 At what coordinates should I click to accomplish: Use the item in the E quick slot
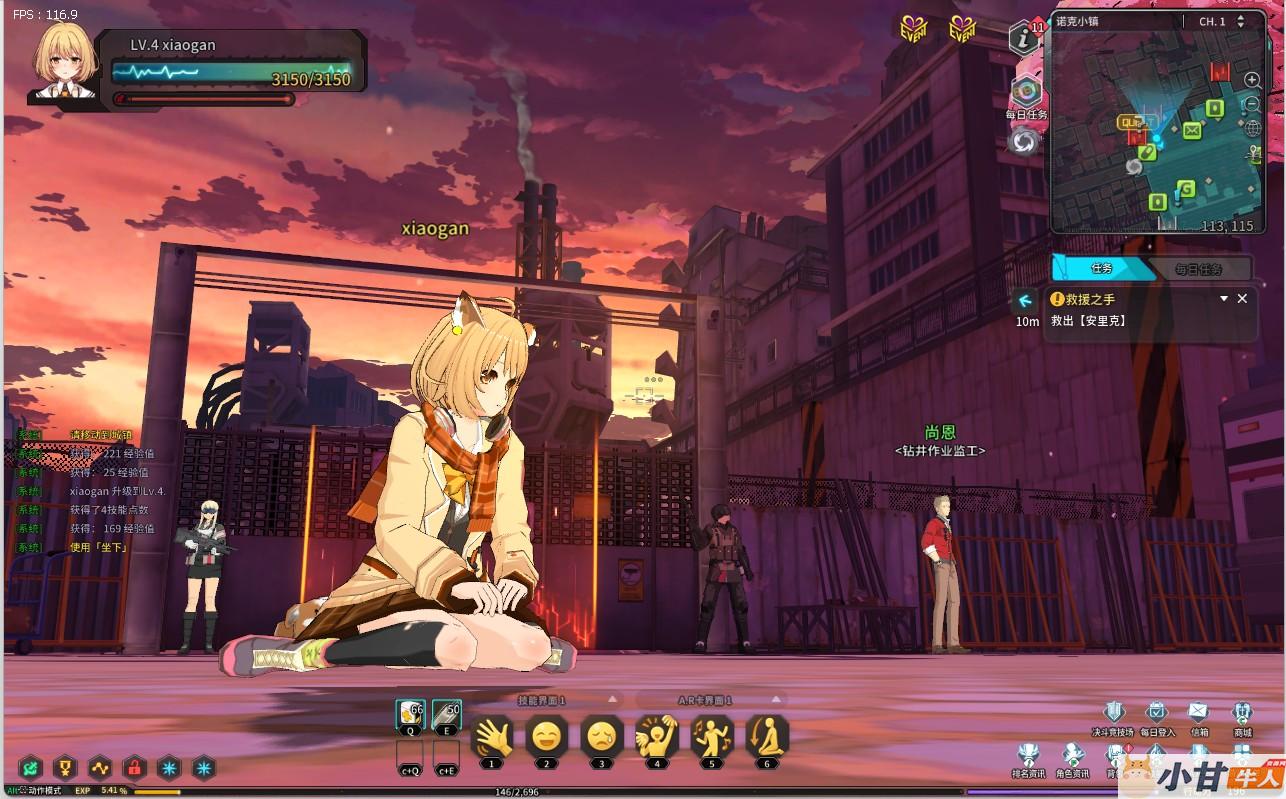(x=446, y=715)
